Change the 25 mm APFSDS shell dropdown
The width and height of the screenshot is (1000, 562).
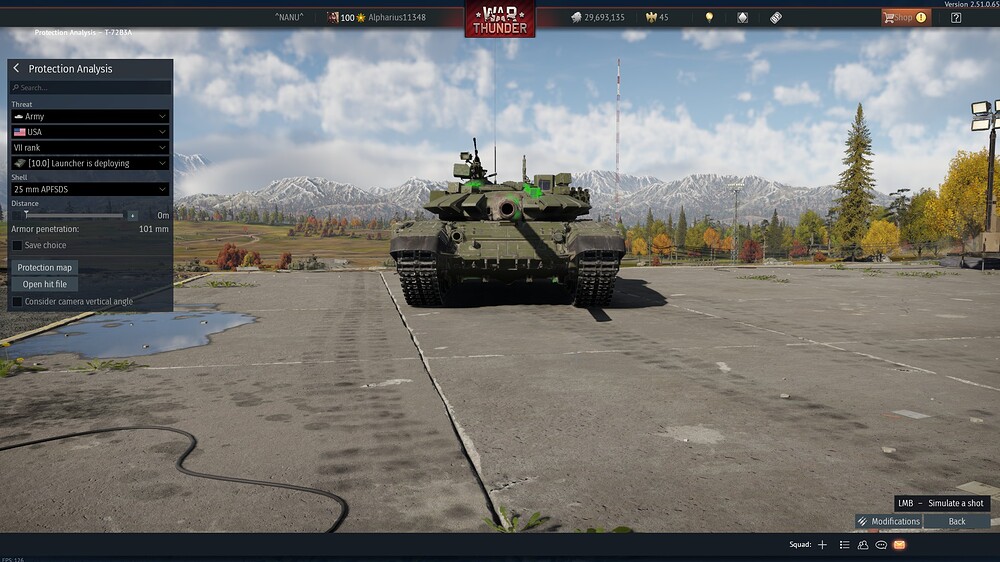[90, 189]
